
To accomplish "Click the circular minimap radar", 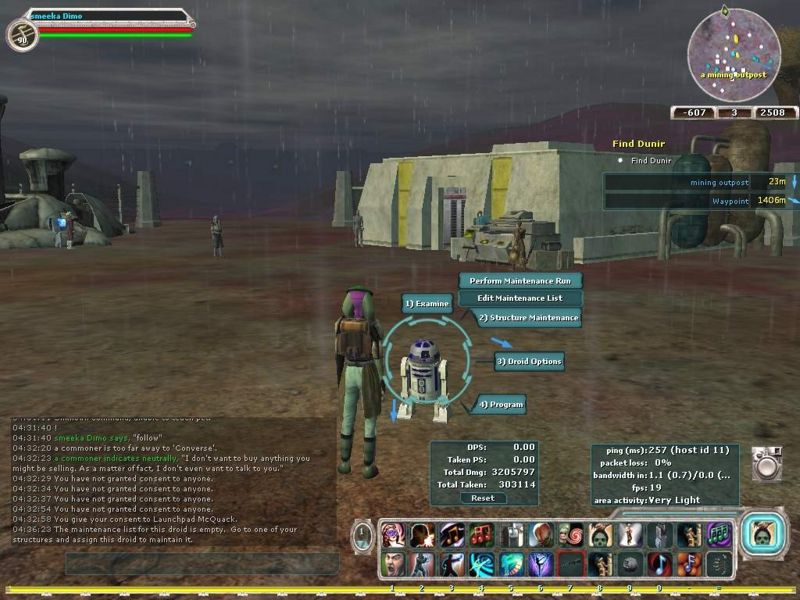I will click(x=734, y=48).
